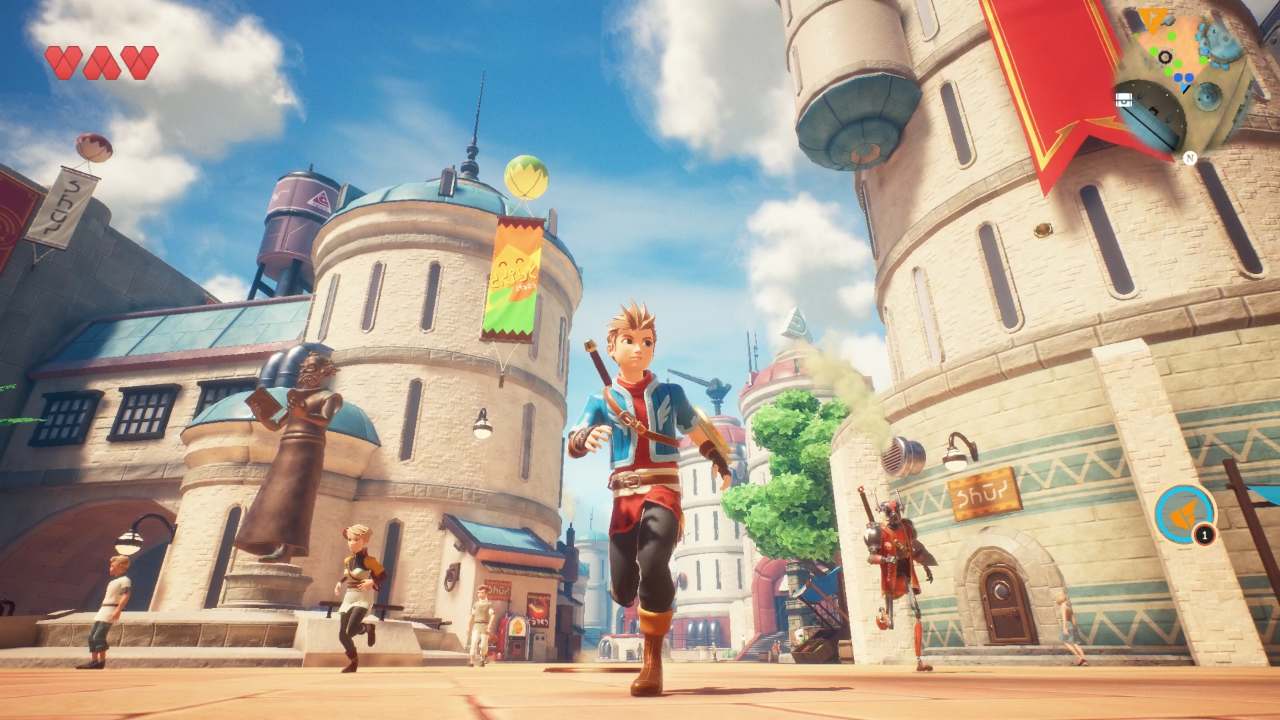Click a green dot marker on the minimap

click(x=1170, y=36)
